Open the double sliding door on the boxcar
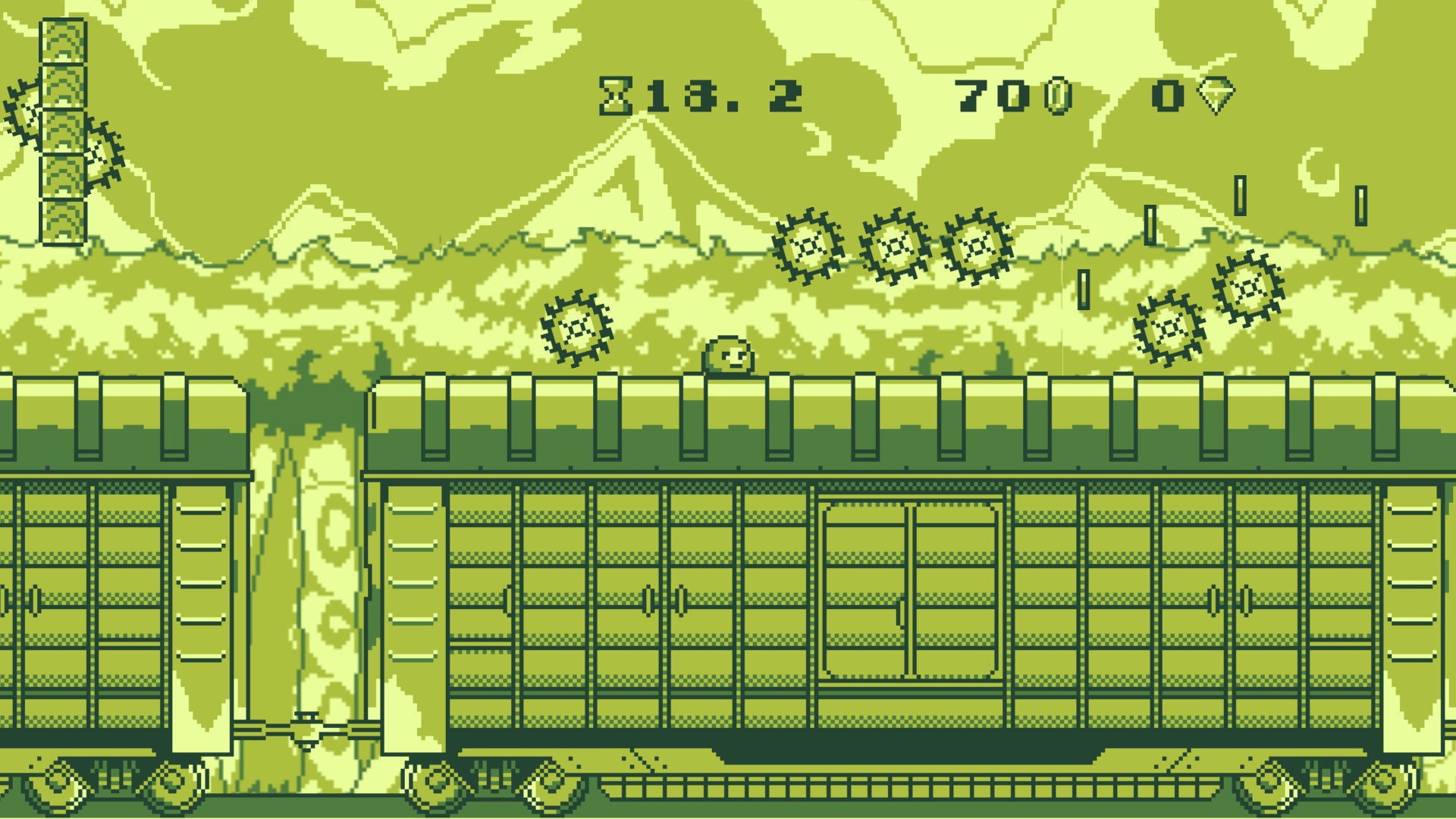Viewport: 1456px width, 819px height. click(910, 591)
